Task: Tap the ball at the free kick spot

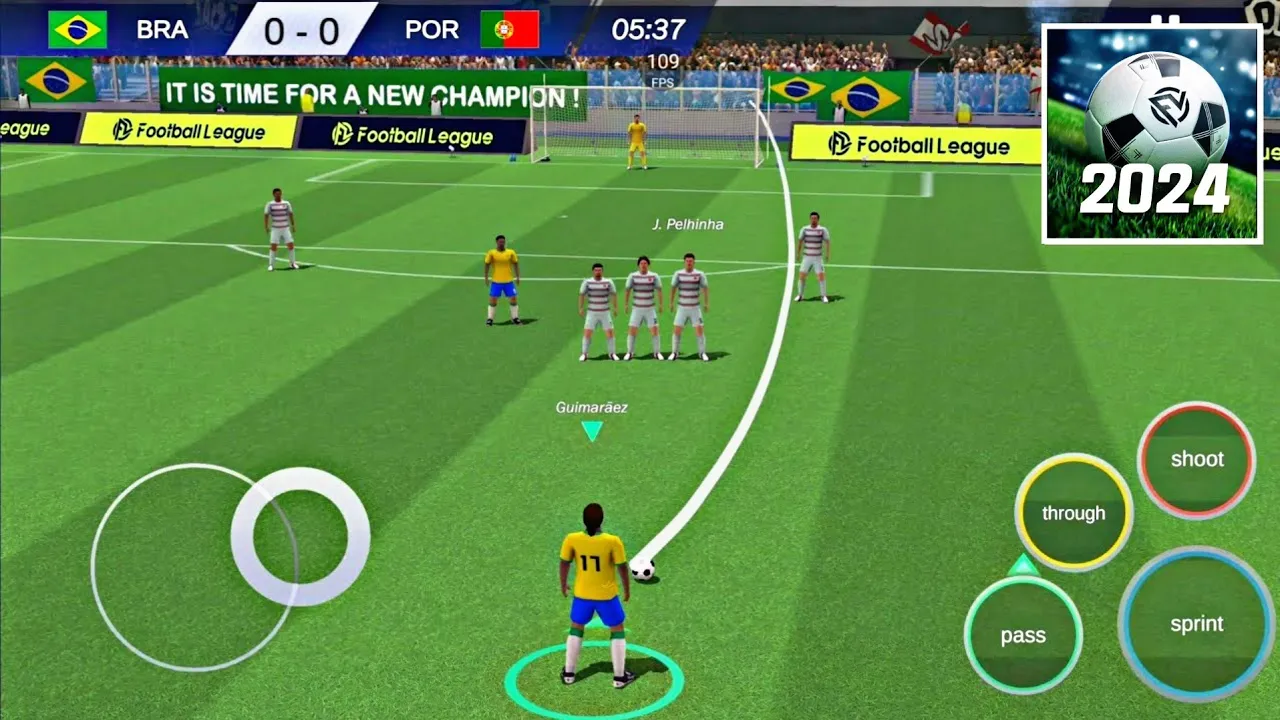Action: 645,569
